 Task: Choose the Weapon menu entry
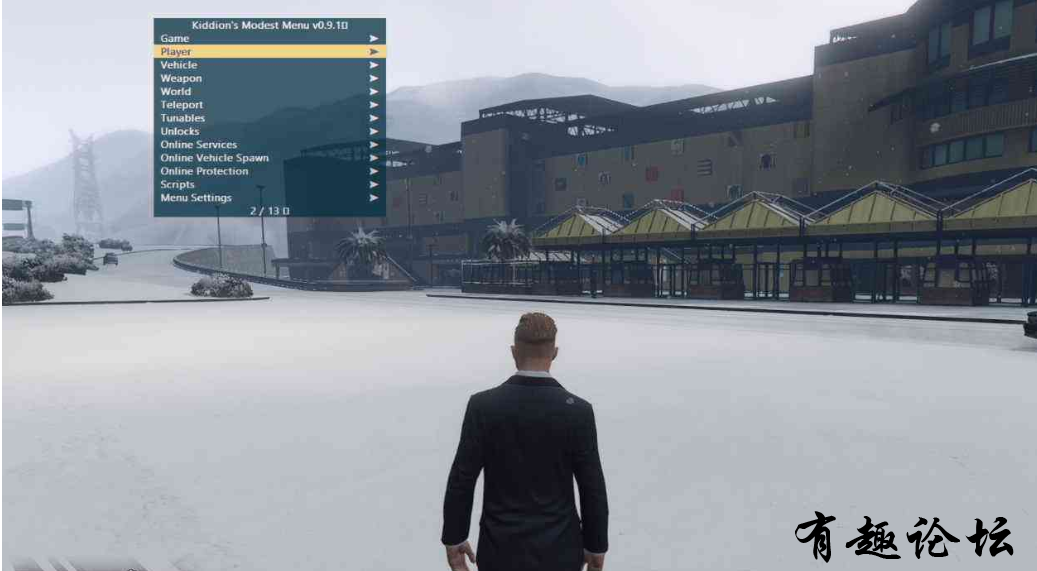(x=181, y=78)
